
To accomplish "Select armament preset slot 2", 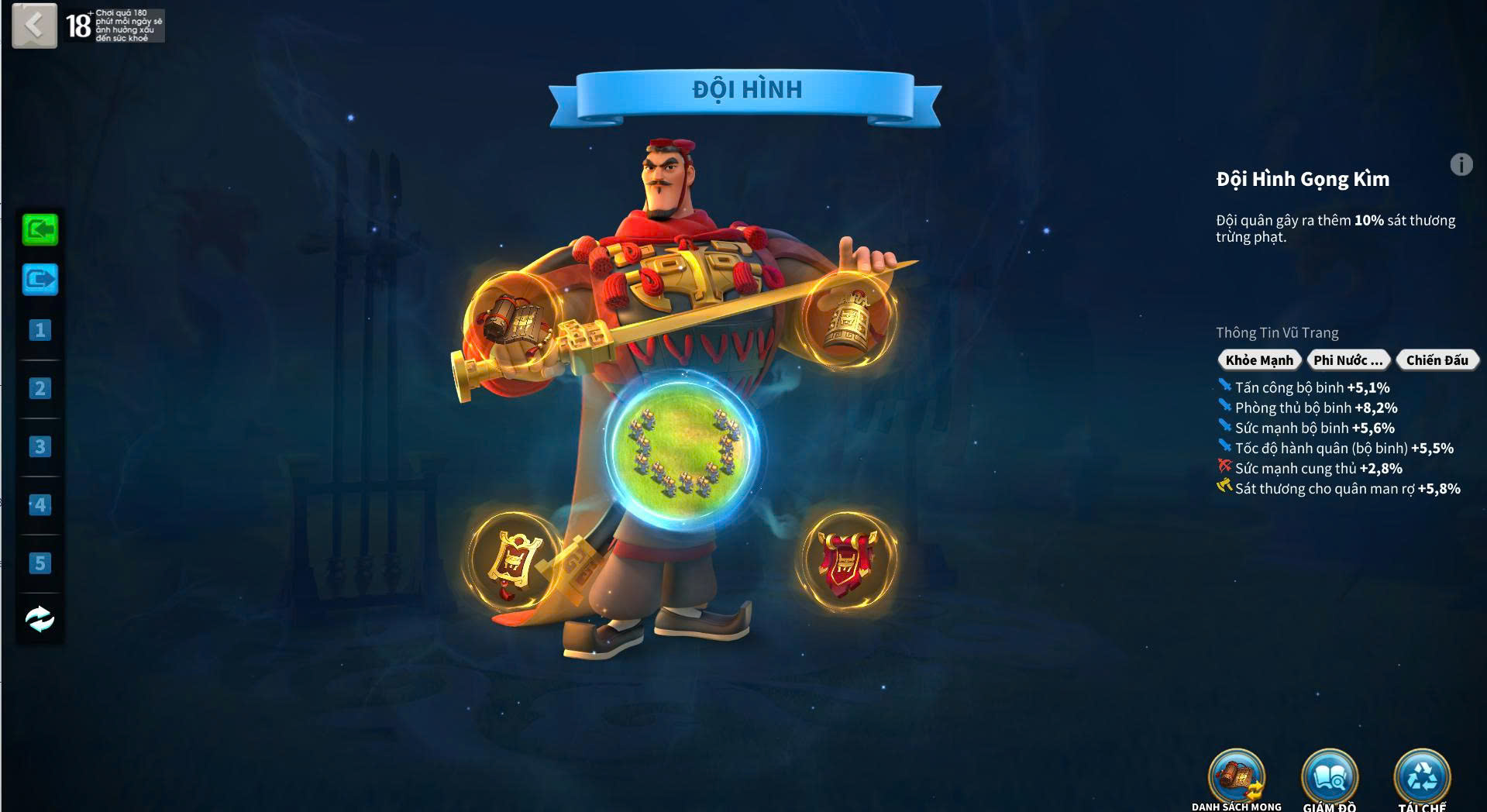I will 40,388.
